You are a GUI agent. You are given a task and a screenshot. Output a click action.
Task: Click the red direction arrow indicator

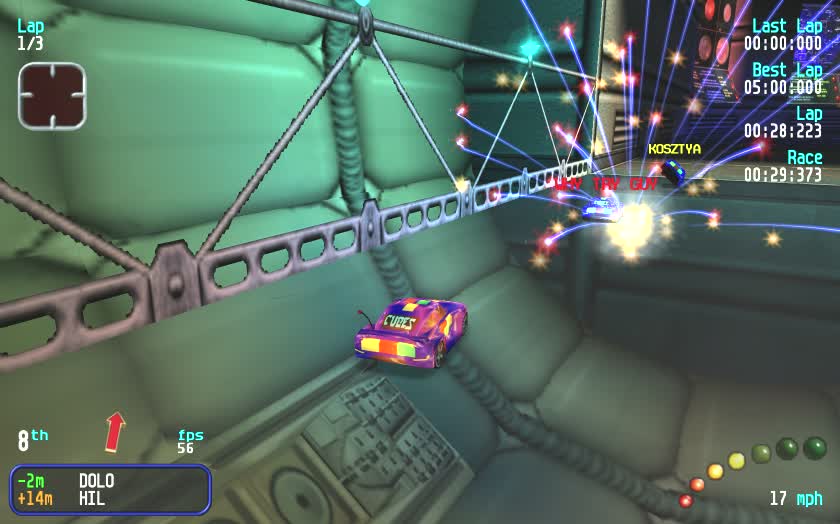[x=115, y=432]
